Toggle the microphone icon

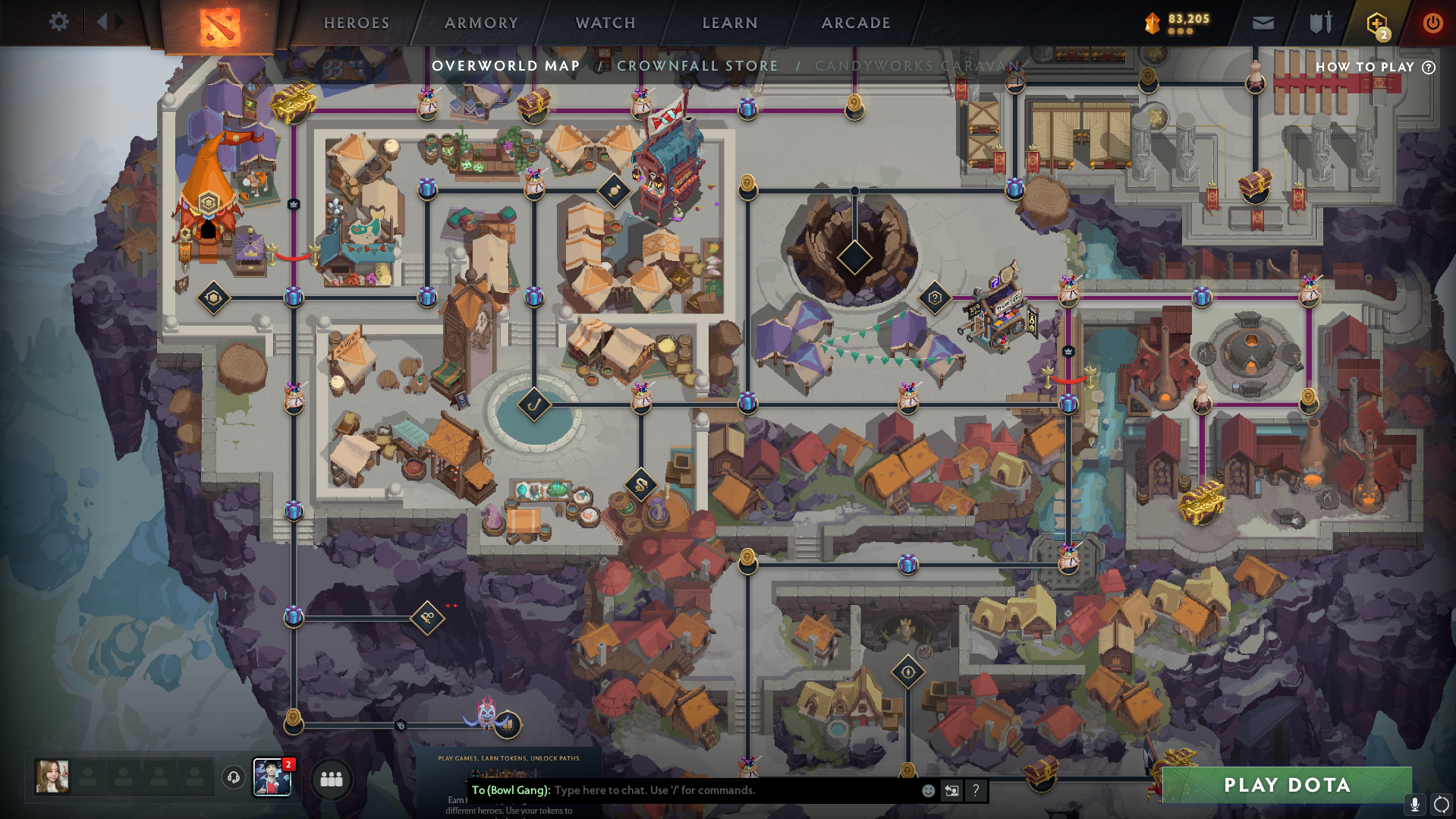(x=1414, y=804)
